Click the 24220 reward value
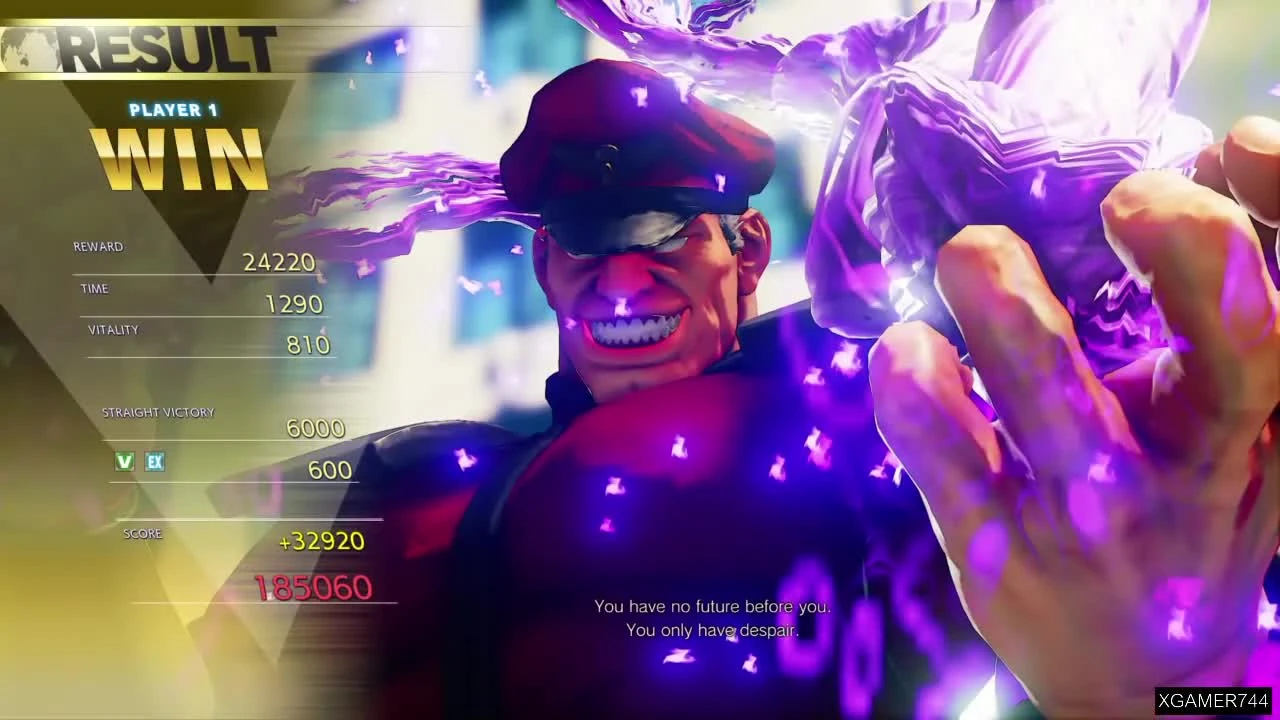The height and width of the screenshot is (720, 1280). pos(279,261)
